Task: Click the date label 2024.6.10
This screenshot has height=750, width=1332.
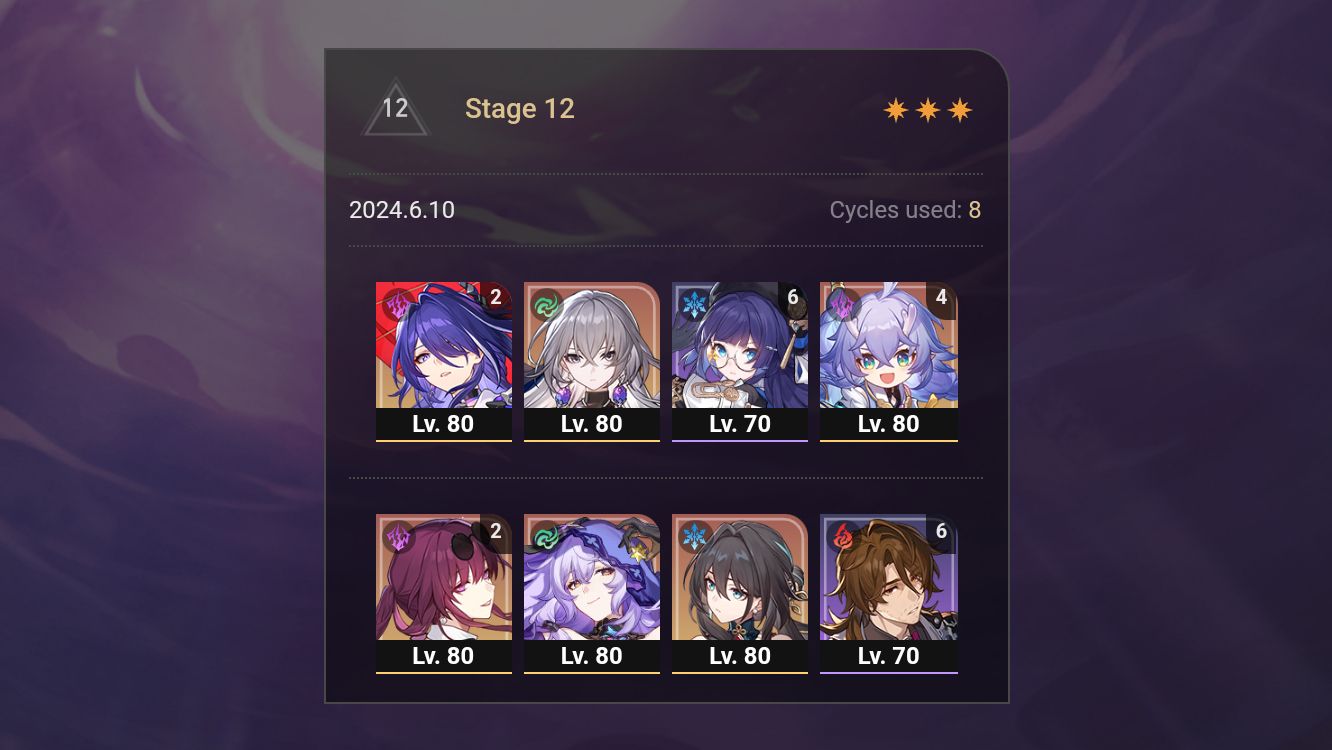Action: click(401, 210)
